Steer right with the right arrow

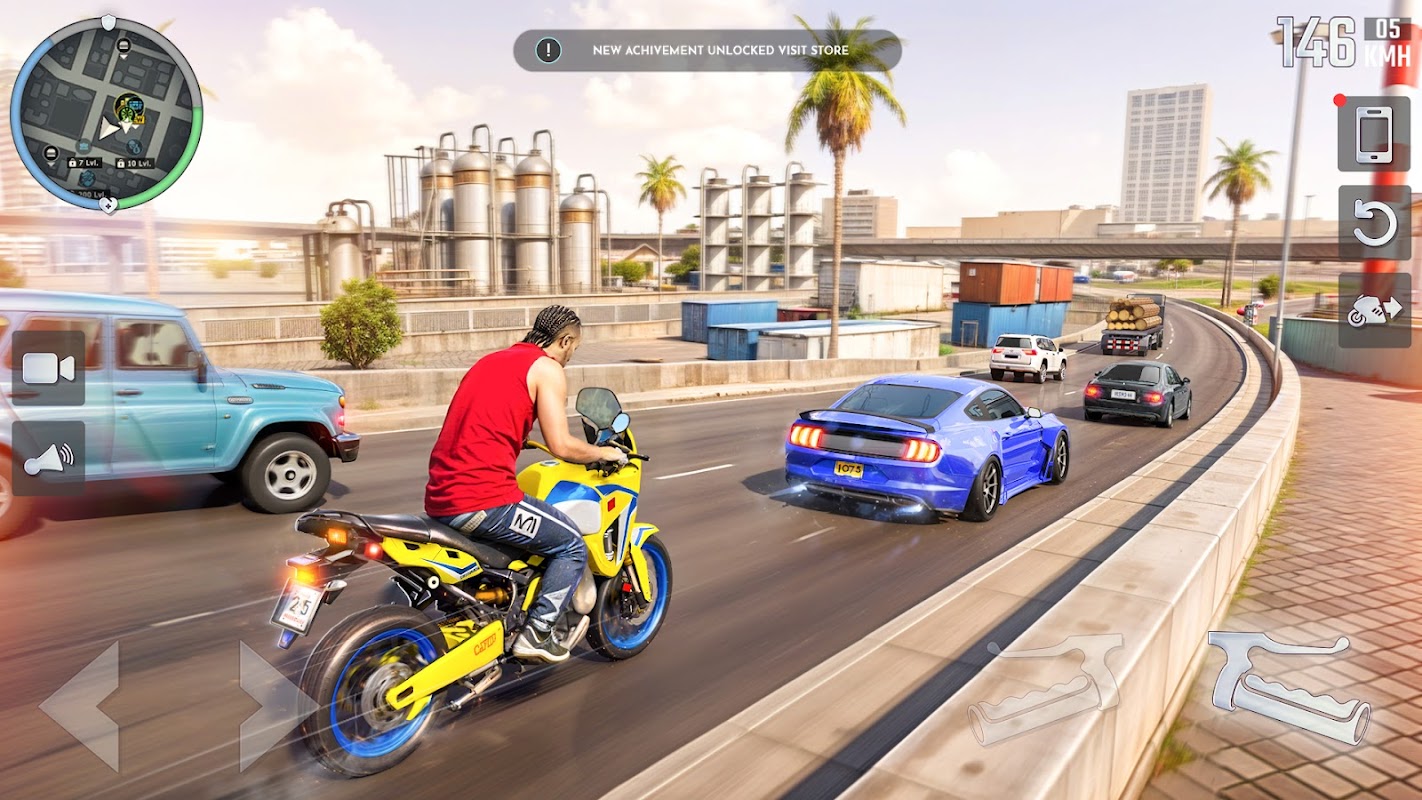click(274, 705)
